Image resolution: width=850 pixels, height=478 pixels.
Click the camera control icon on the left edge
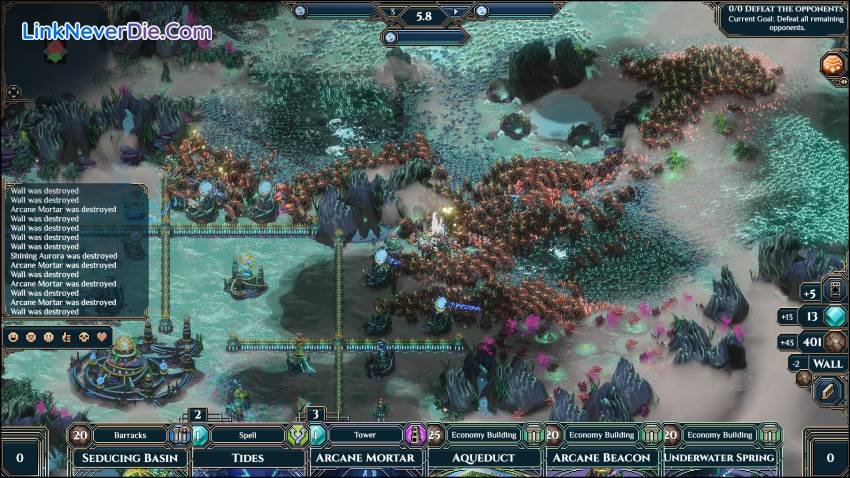[13, 92]
